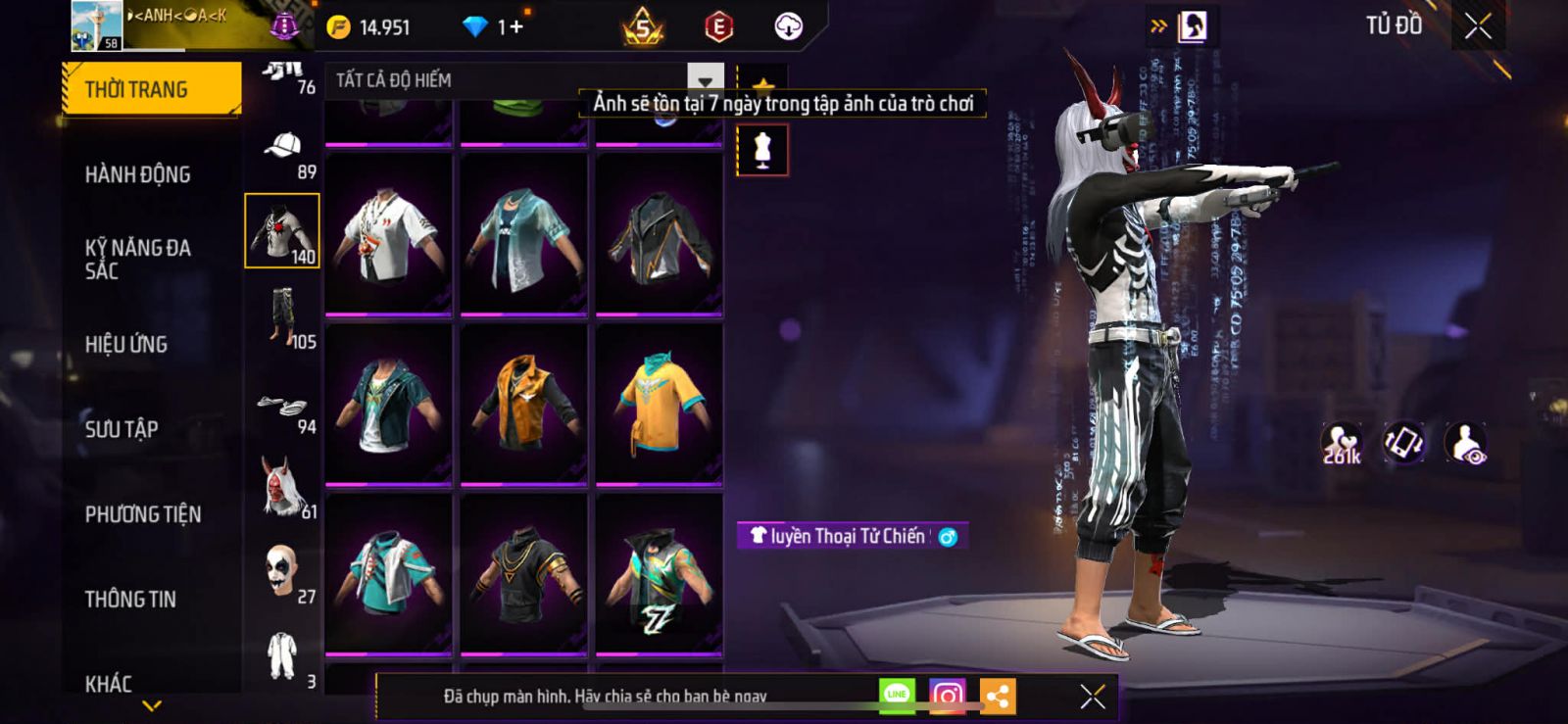Open the PHƯƠNG TIỆN category
Viewport: 1568px width, 724px height.
143,513
